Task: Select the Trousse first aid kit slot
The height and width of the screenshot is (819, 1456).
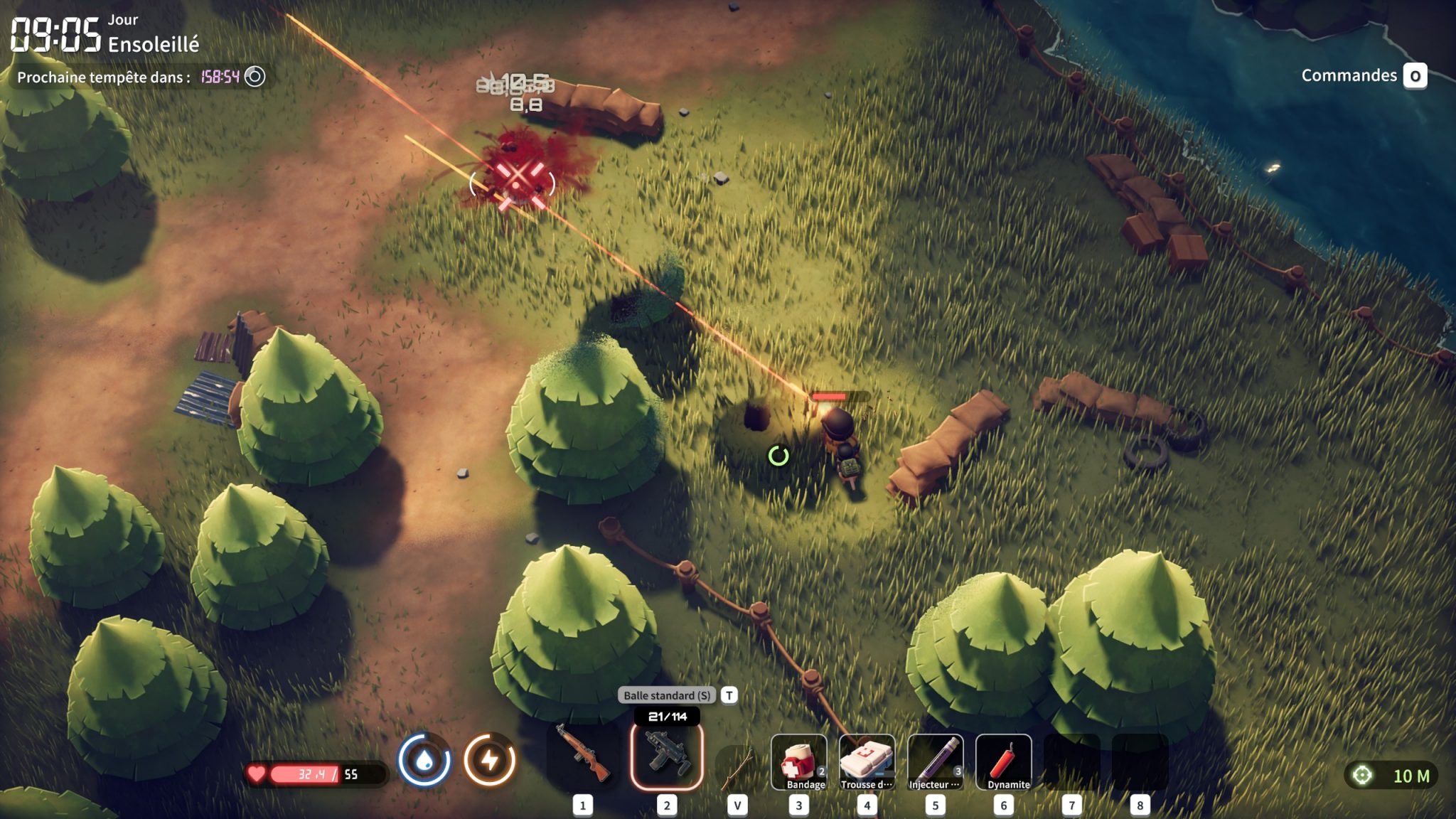Action: 867,762
